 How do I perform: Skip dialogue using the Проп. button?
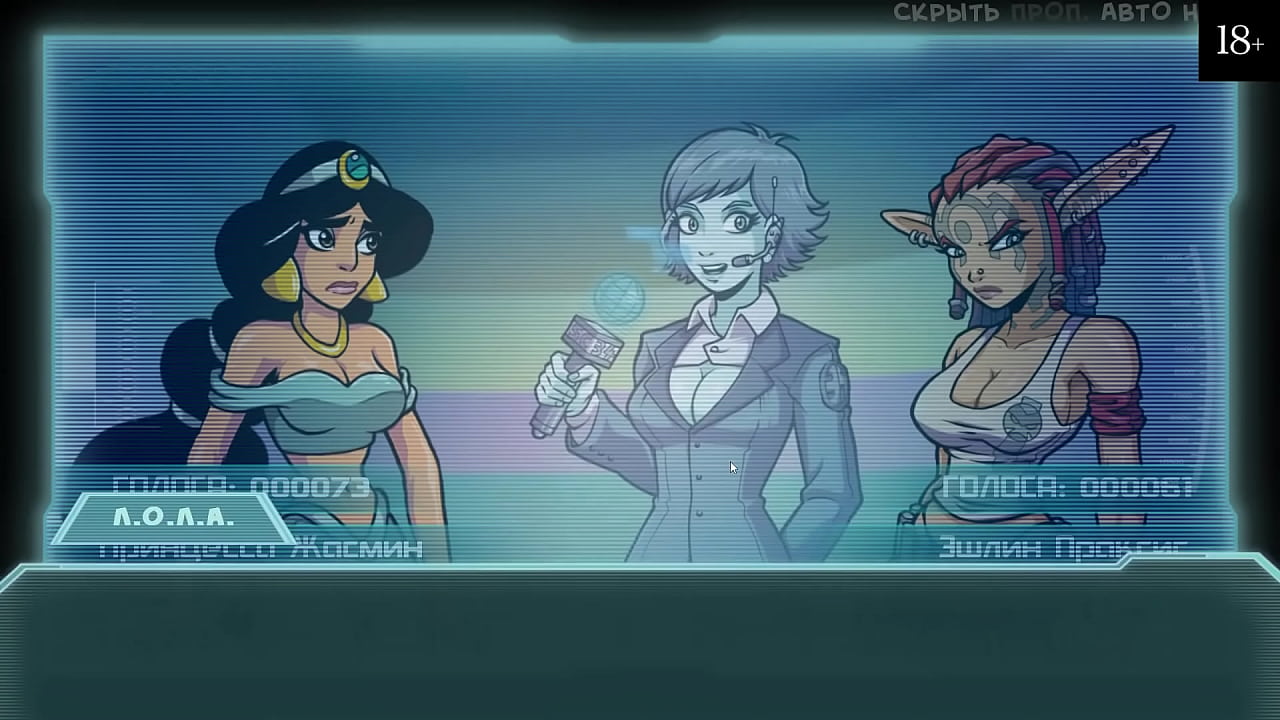coord(1048,13)
